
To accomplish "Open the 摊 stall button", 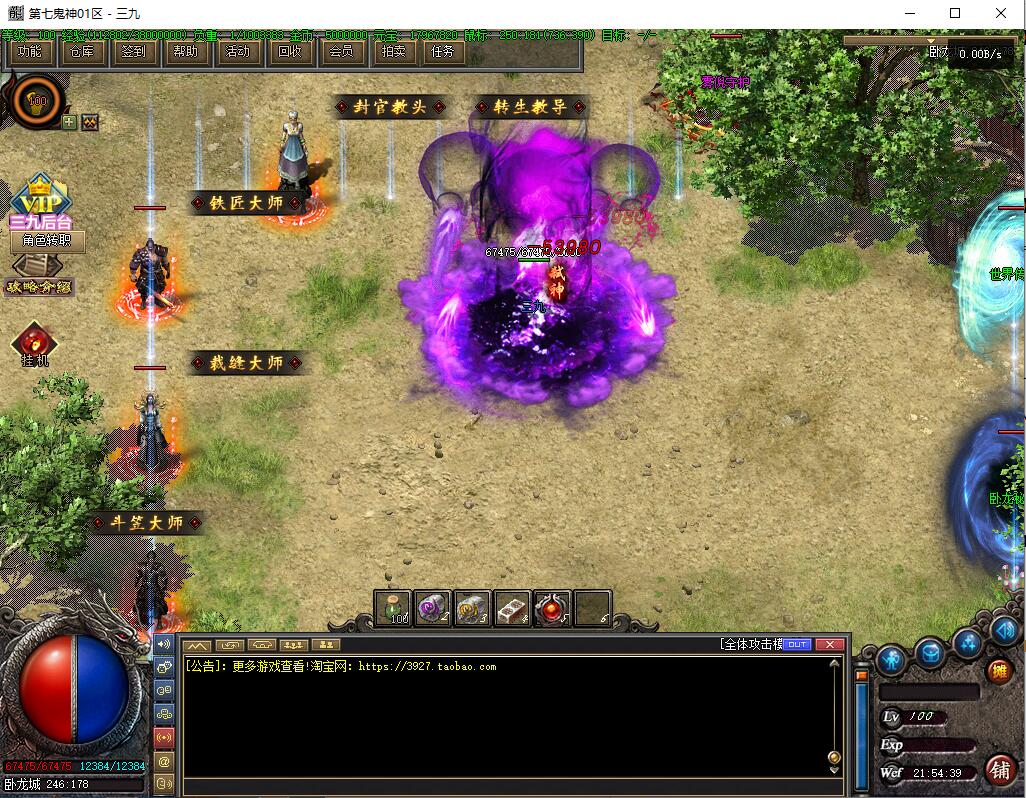I will [997, 671].
